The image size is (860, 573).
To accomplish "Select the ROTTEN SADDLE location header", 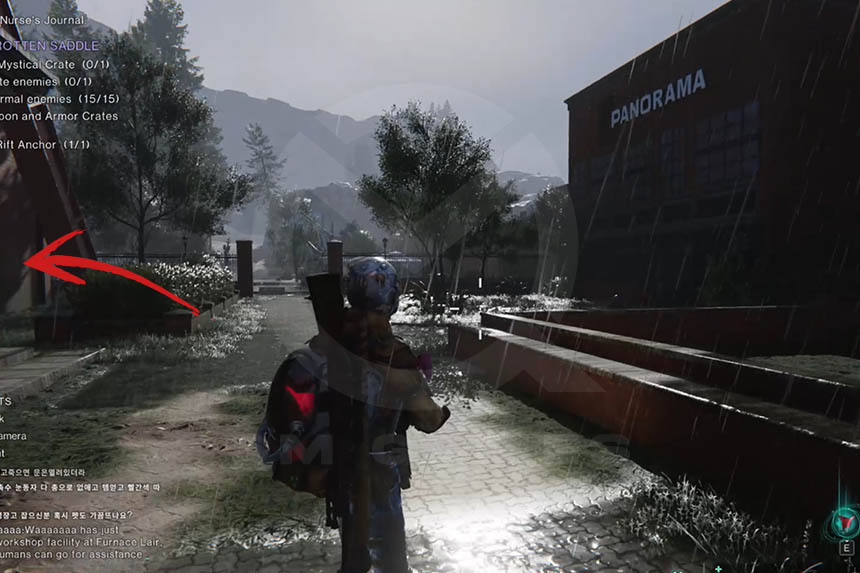I will (x=49, y=46).
